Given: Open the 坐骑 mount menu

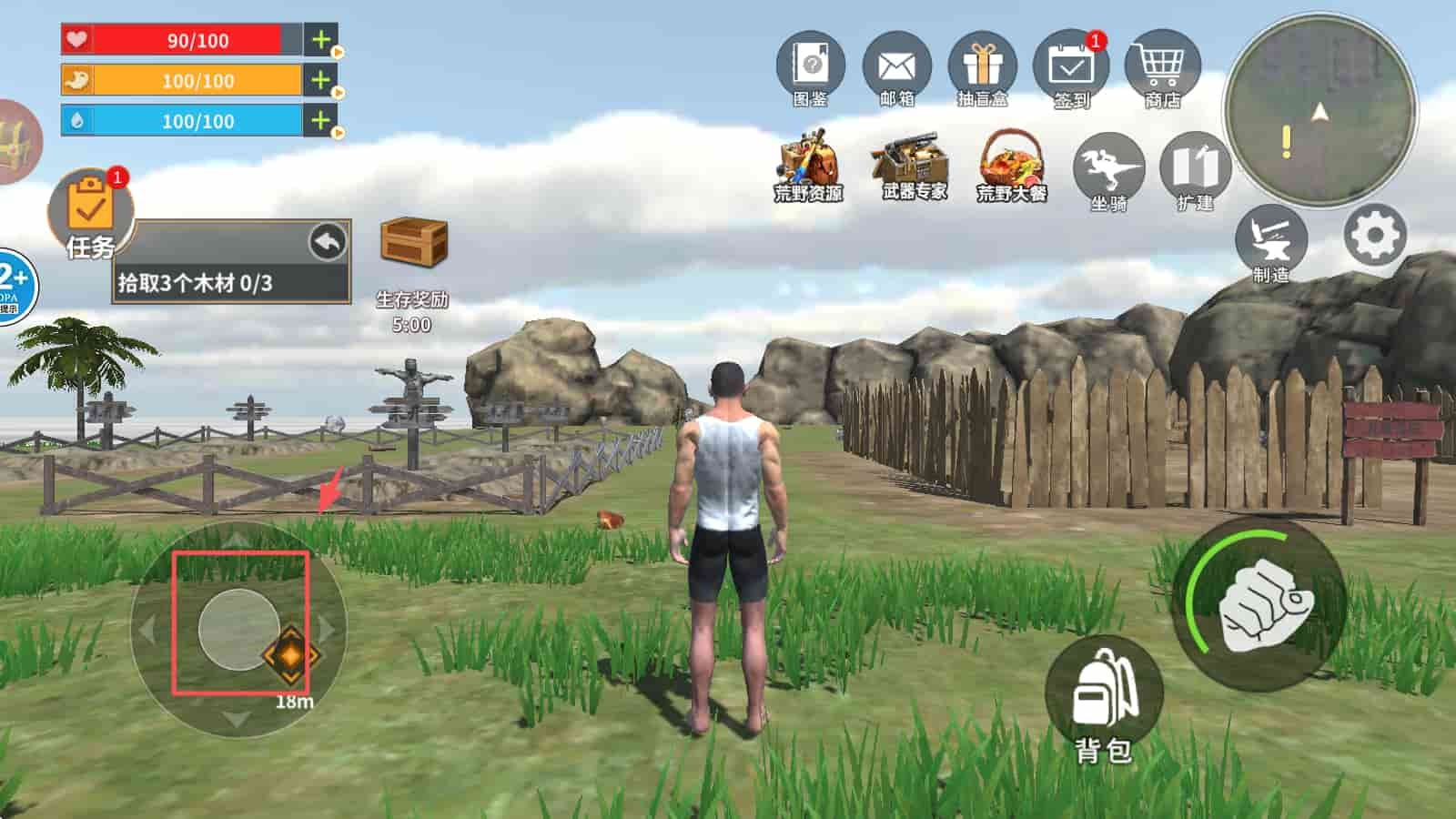Looking at the screenshot, I should coord(1107,170).
